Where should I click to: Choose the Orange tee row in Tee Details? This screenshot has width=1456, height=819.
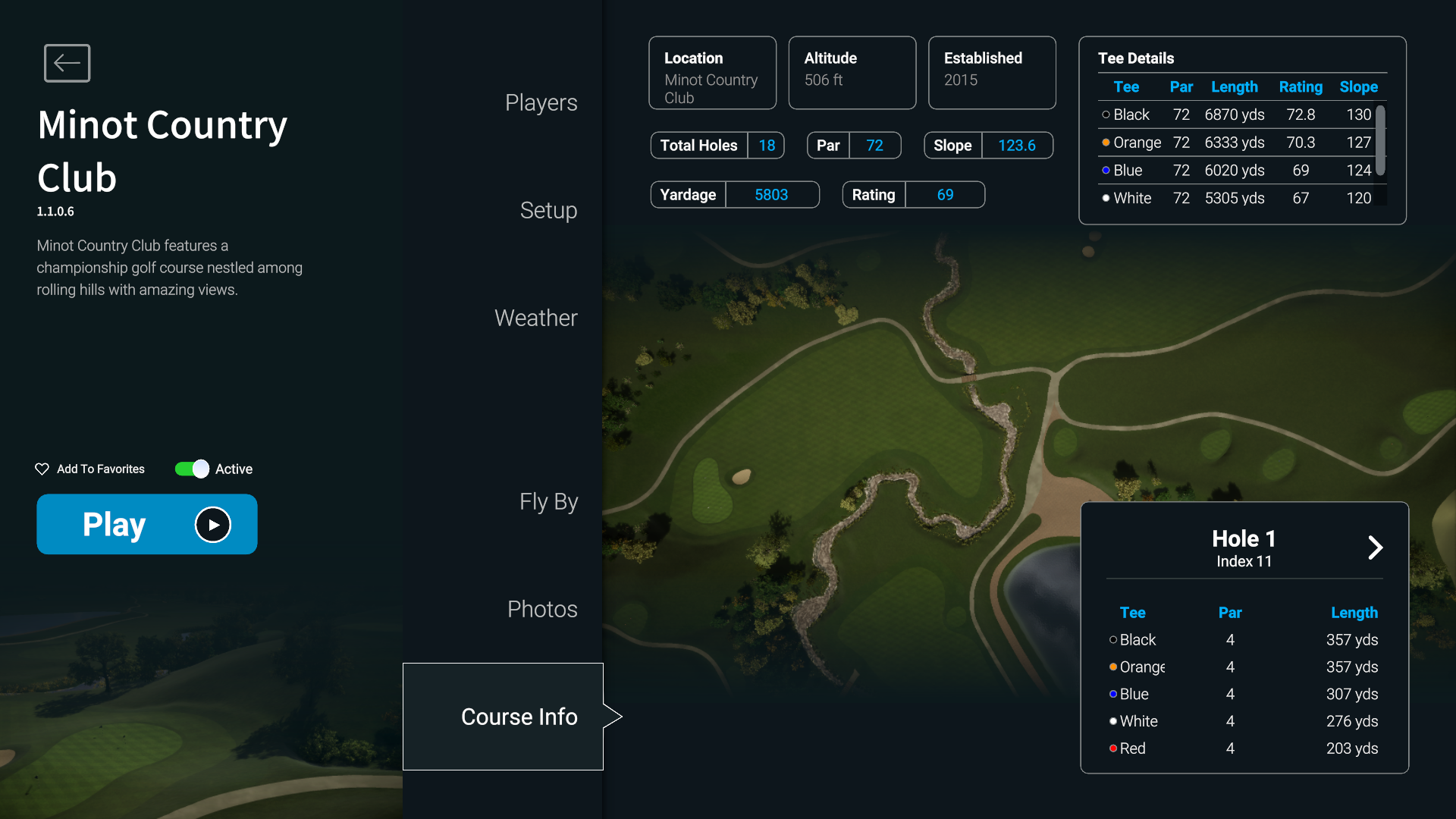(x=1236, y=143)
